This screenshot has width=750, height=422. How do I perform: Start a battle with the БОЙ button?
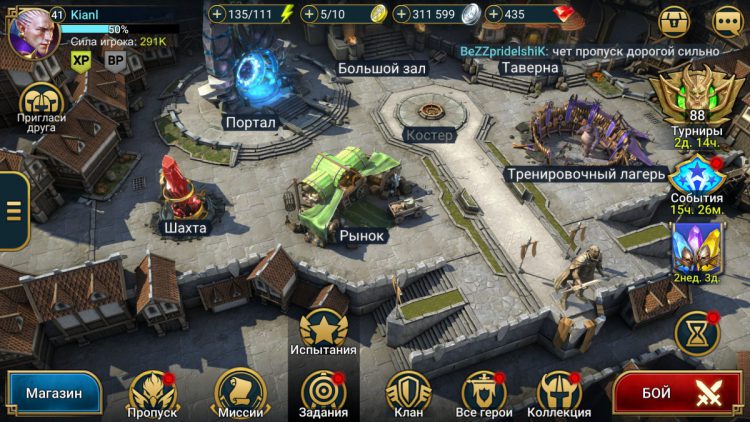[678, 393]
